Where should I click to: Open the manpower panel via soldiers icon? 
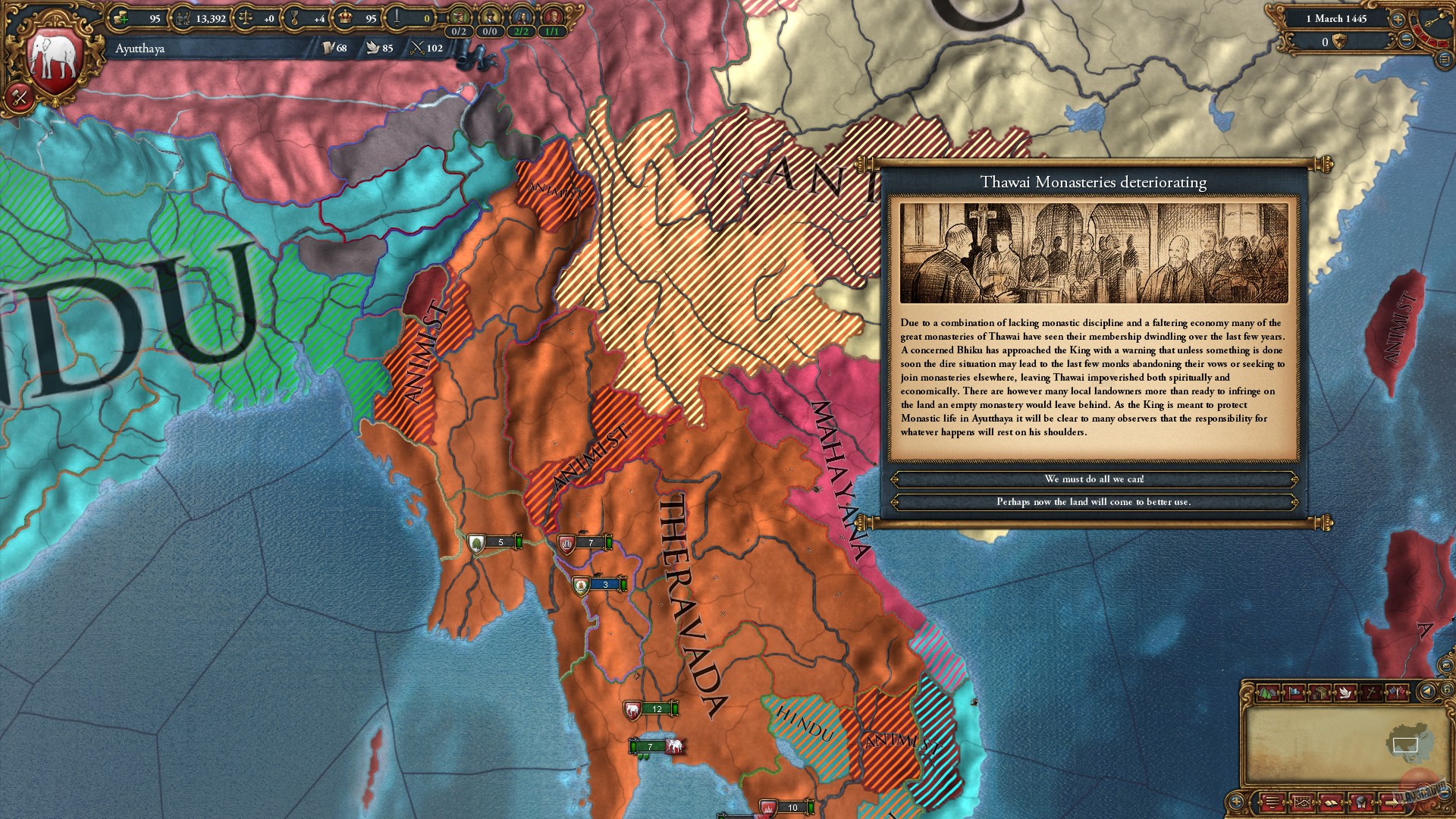(x=184, y=18)
